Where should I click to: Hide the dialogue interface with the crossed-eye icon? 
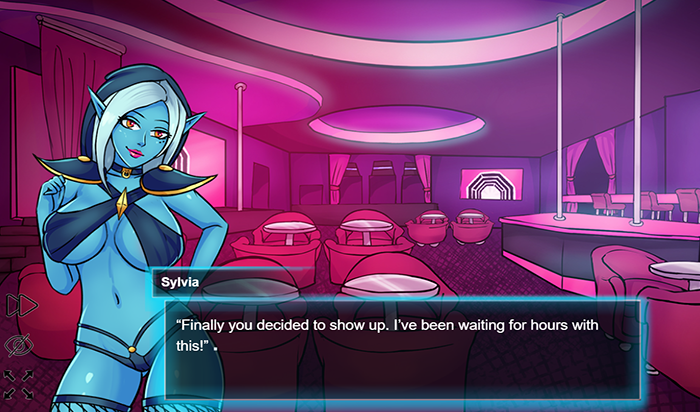(x=19, y=345)
